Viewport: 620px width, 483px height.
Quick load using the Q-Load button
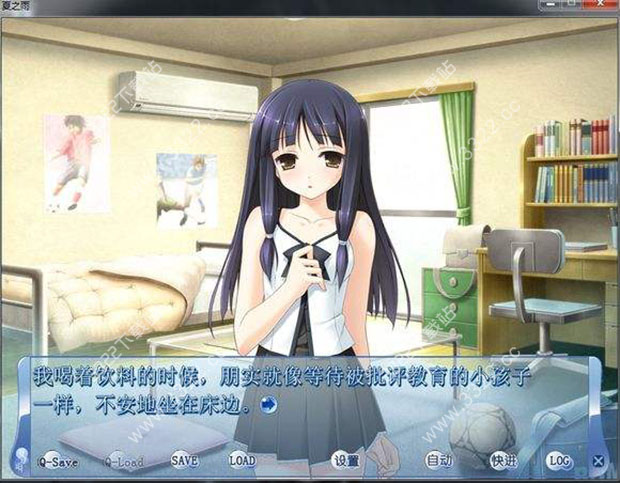click(124, 461)
